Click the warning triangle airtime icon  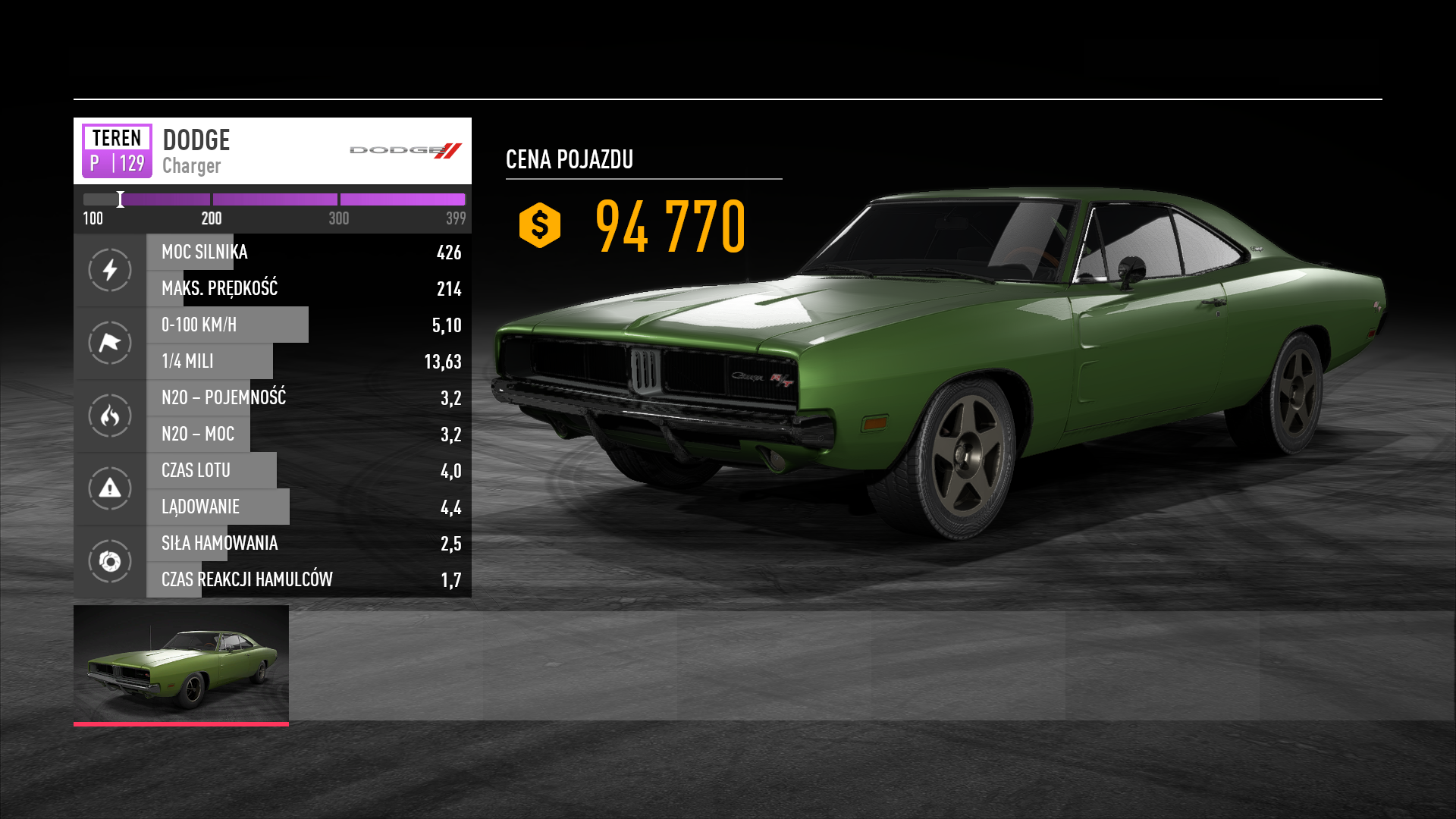pos(110,488)
